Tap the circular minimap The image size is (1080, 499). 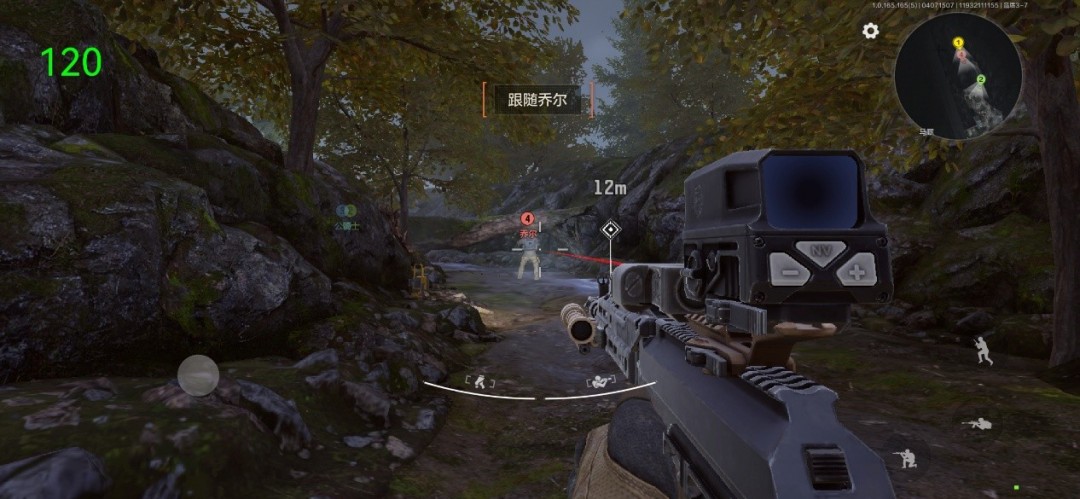958,74
